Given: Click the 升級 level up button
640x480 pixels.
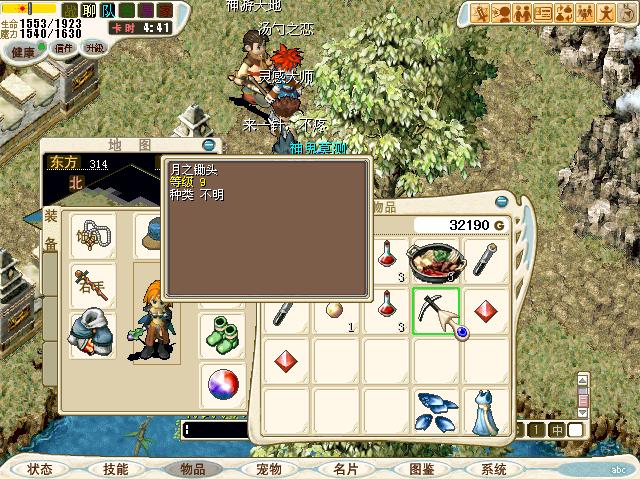Looking at the screenshot, I should [95, 47].
